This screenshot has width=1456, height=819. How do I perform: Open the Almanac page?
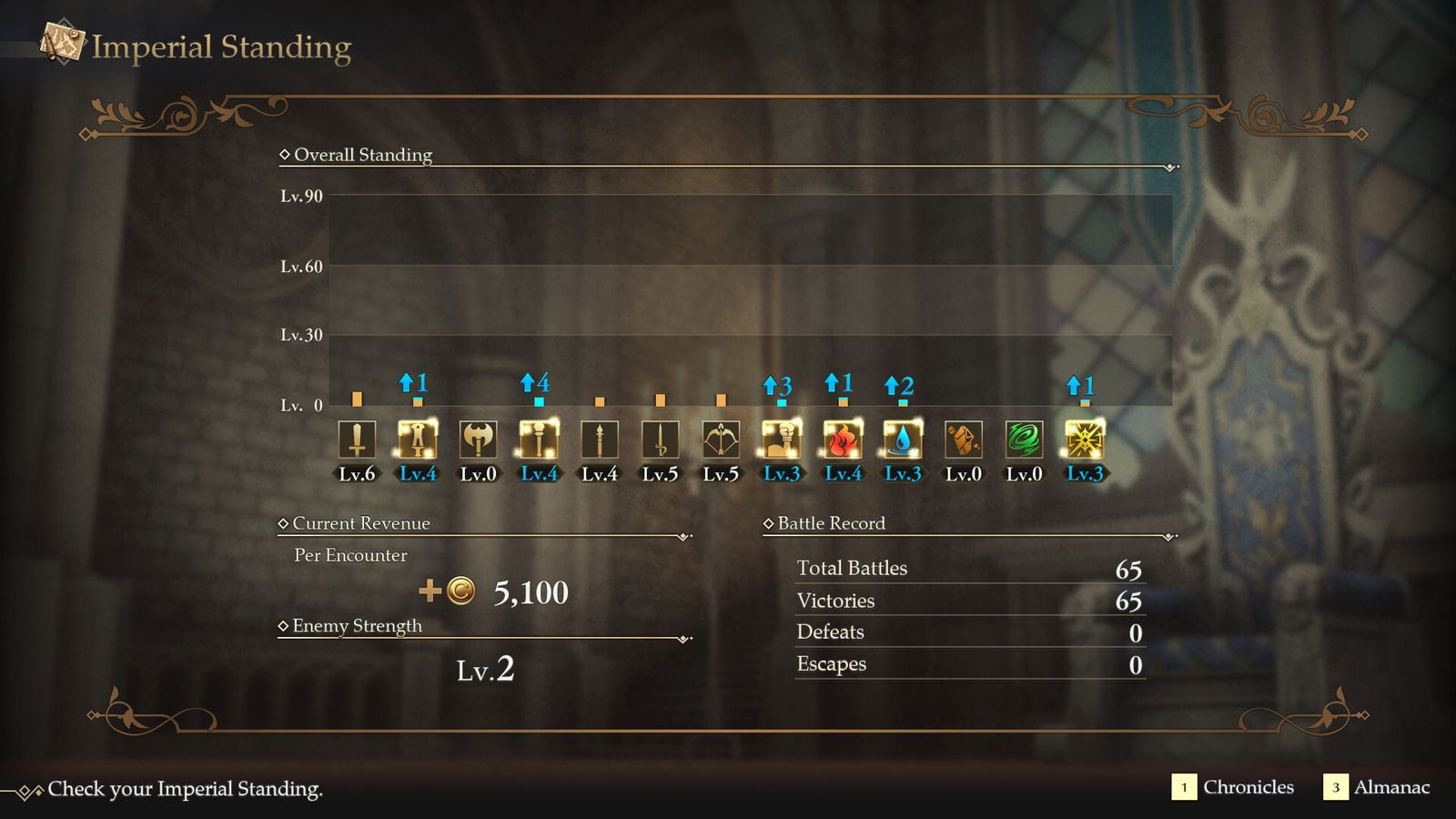1377,787
